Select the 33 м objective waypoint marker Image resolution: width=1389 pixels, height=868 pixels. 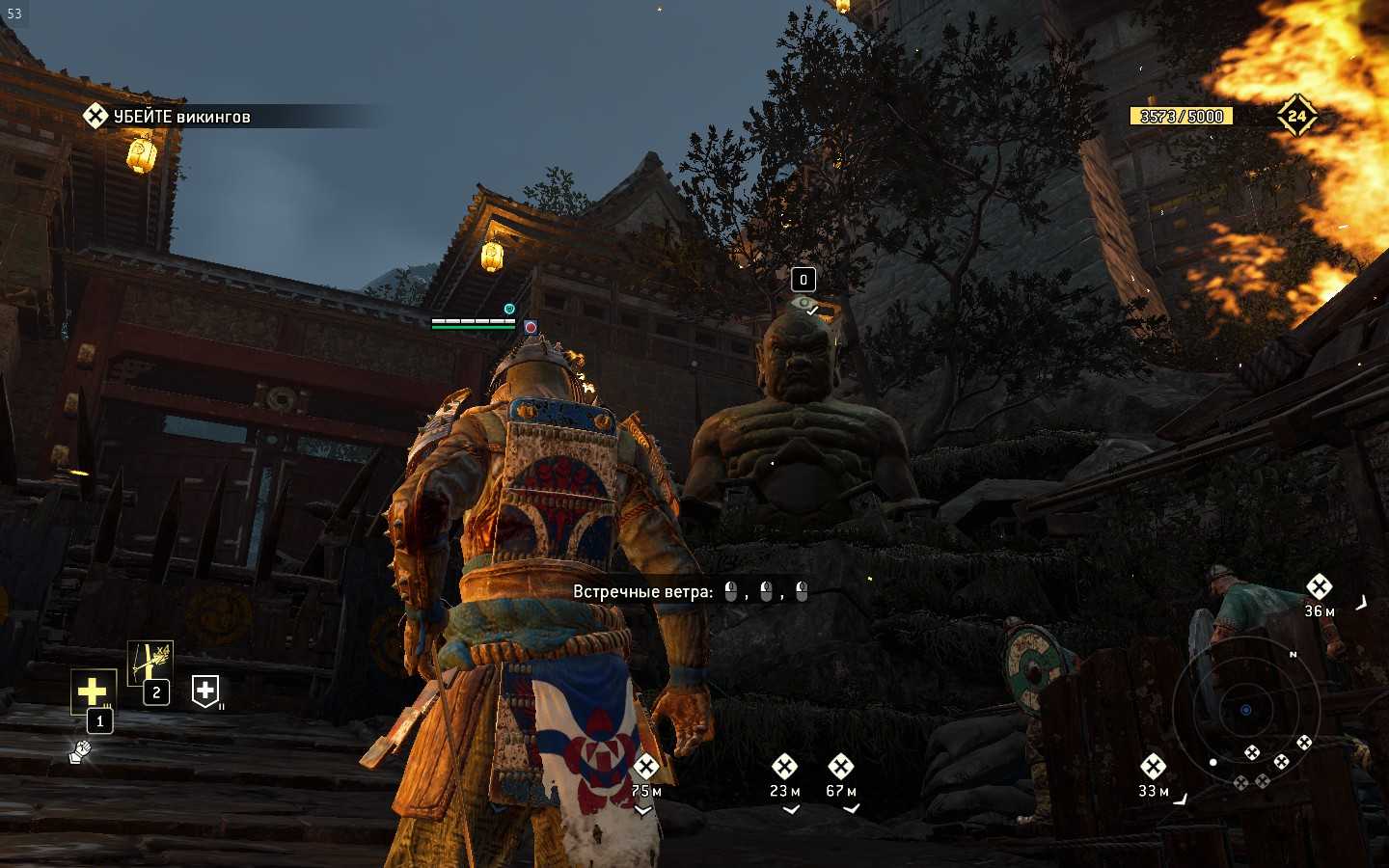pyautogui.click(x=1153, y=768)
